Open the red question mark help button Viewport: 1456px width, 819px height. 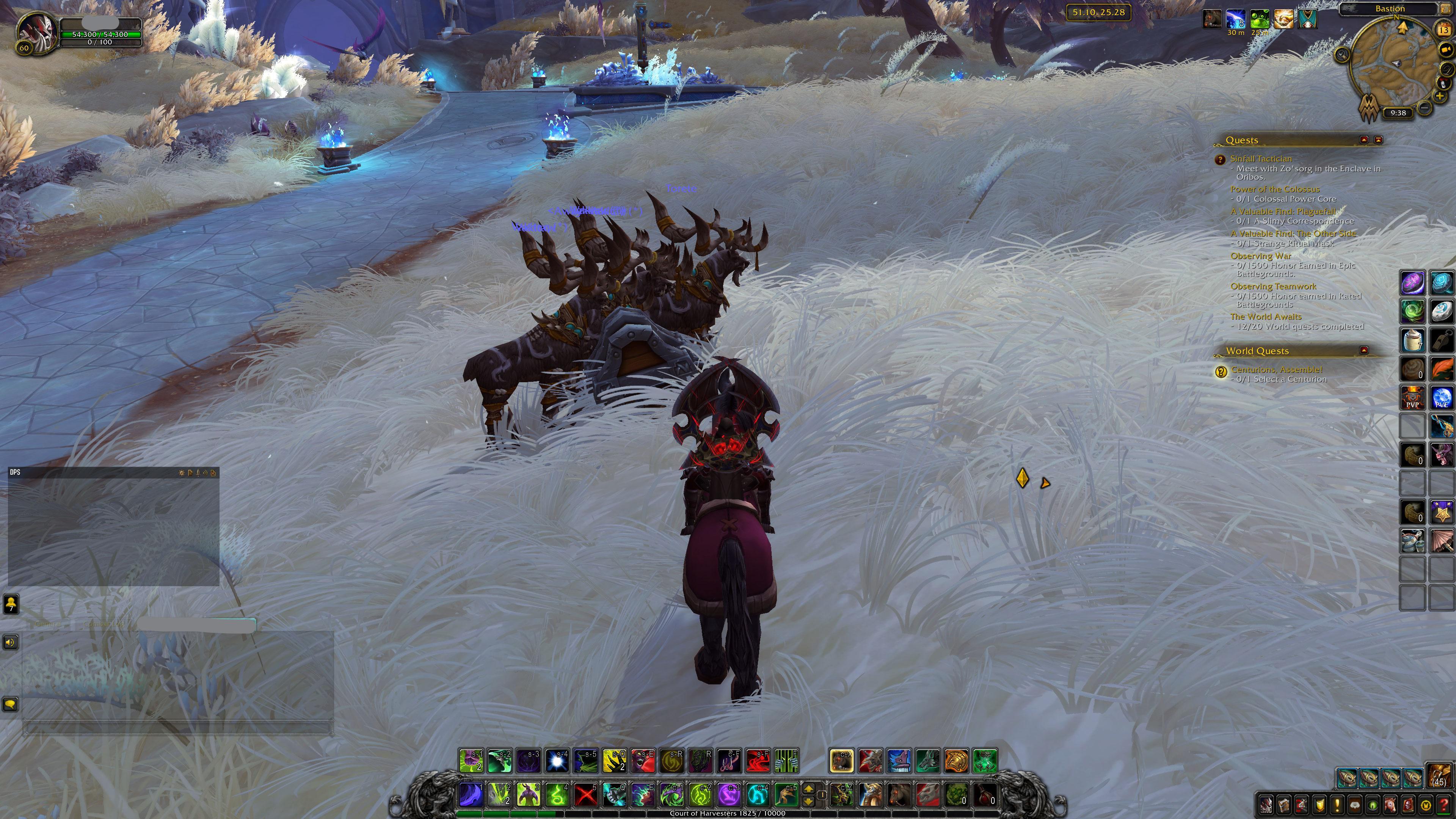click(1444, 805)
